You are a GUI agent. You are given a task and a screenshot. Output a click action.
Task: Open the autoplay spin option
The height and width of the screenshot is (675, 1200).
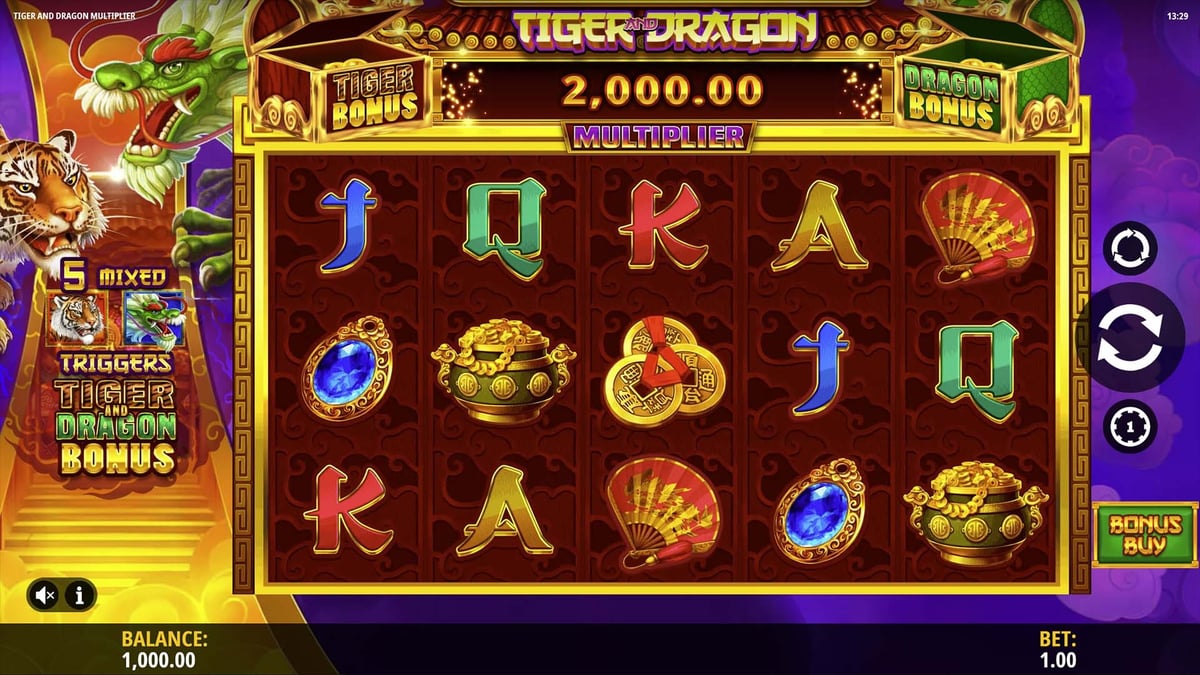click(x=1129, y=247)
